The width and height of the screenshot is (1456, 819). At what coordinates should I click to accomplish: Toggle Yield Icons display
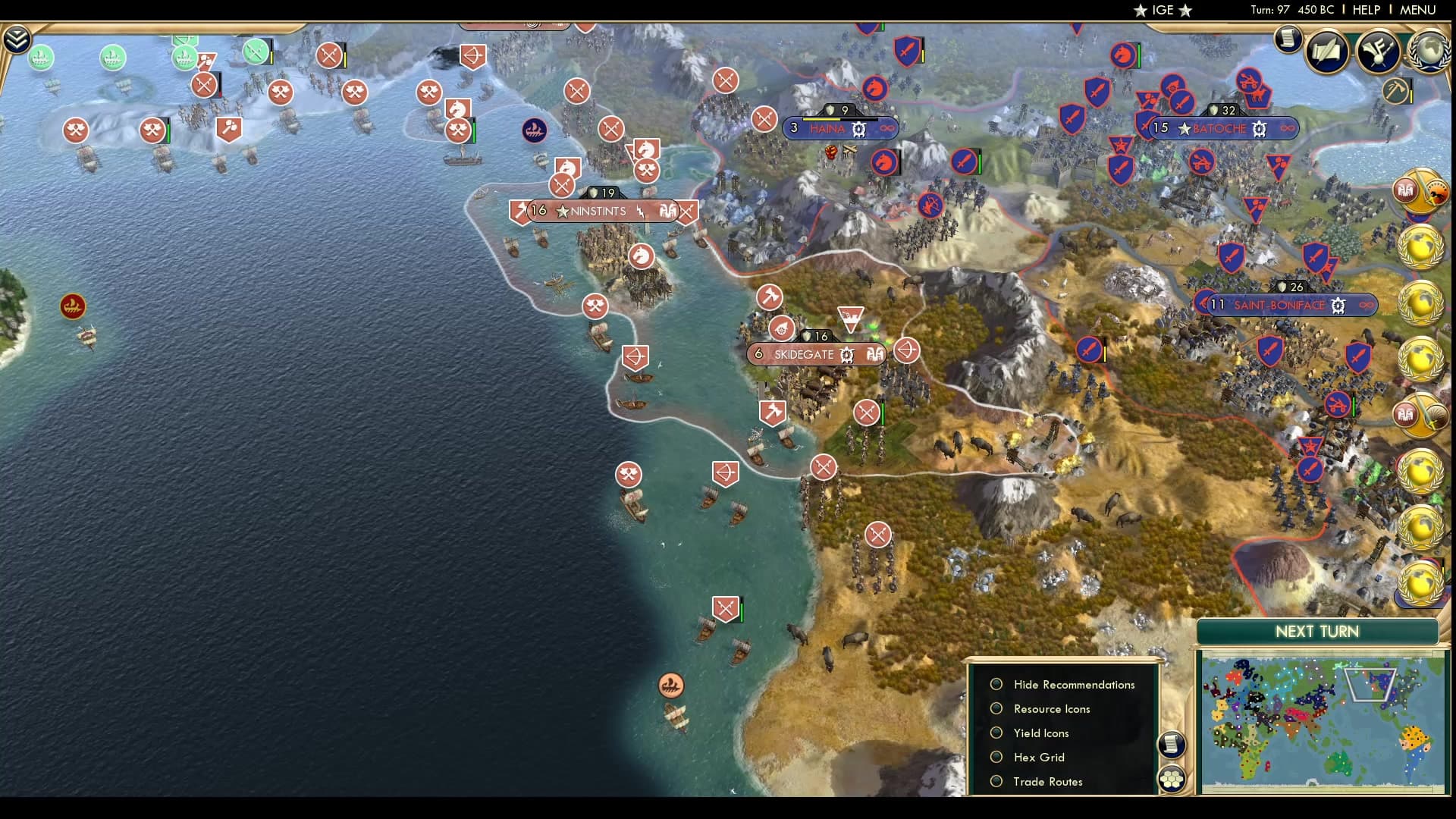[x=996, y=733]
